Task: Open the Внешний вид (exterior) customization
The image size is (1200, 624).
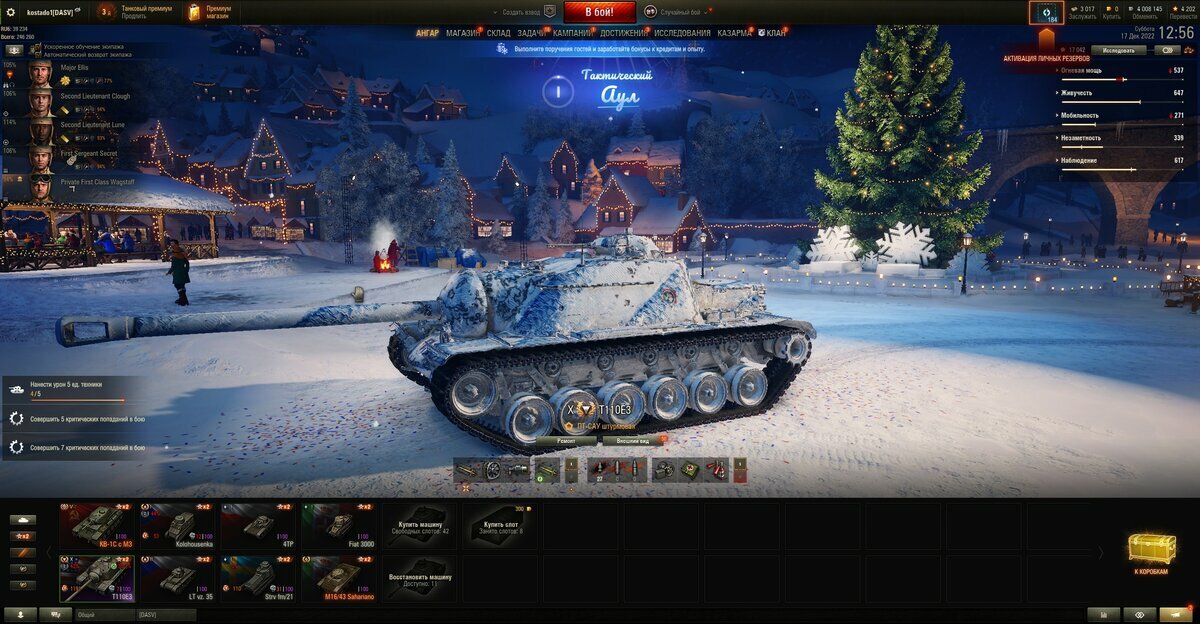Action: pyautogui.click(x=633, y=440)
